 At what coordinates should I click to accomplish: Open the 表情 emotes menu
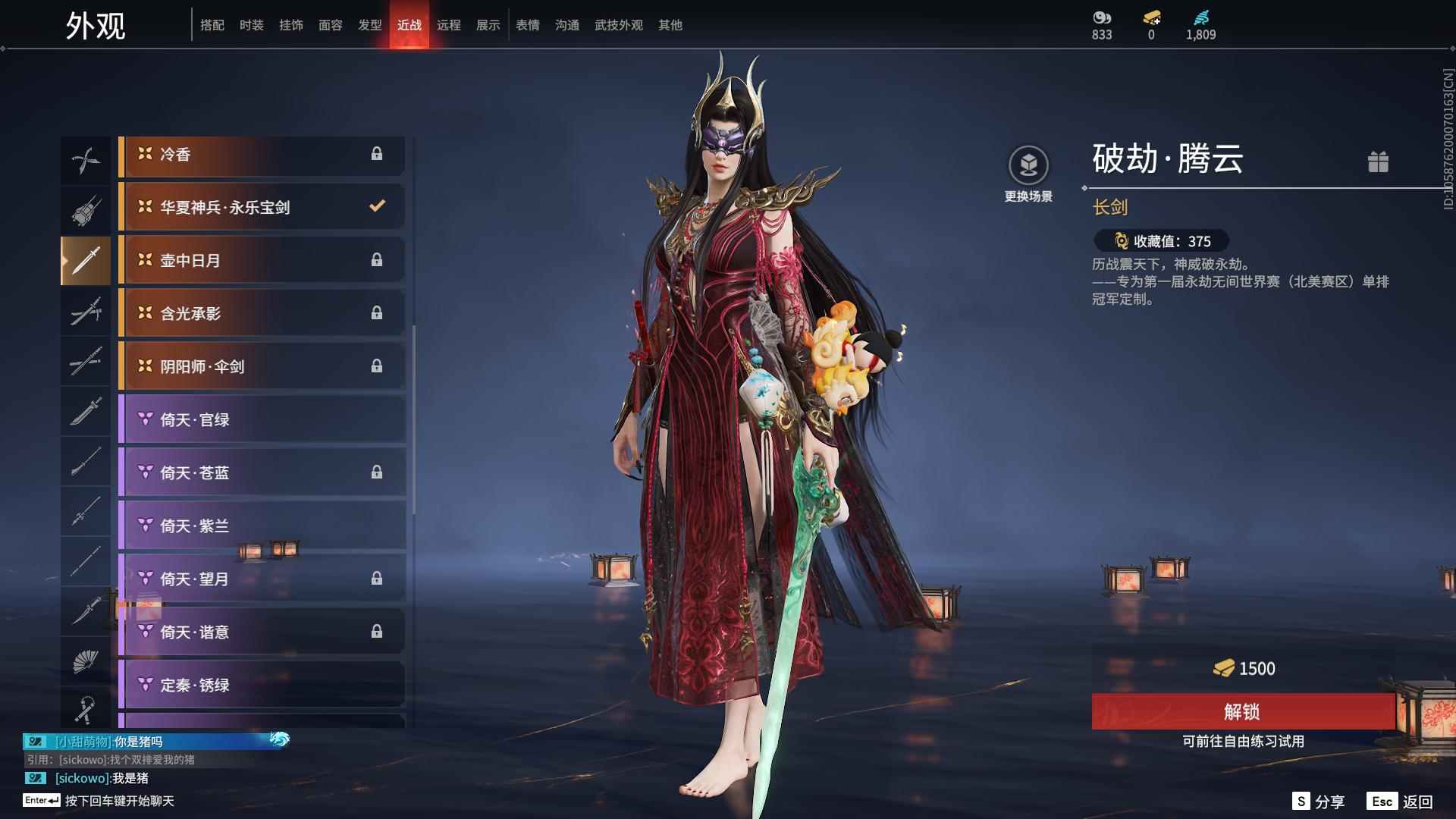point(527,24)
